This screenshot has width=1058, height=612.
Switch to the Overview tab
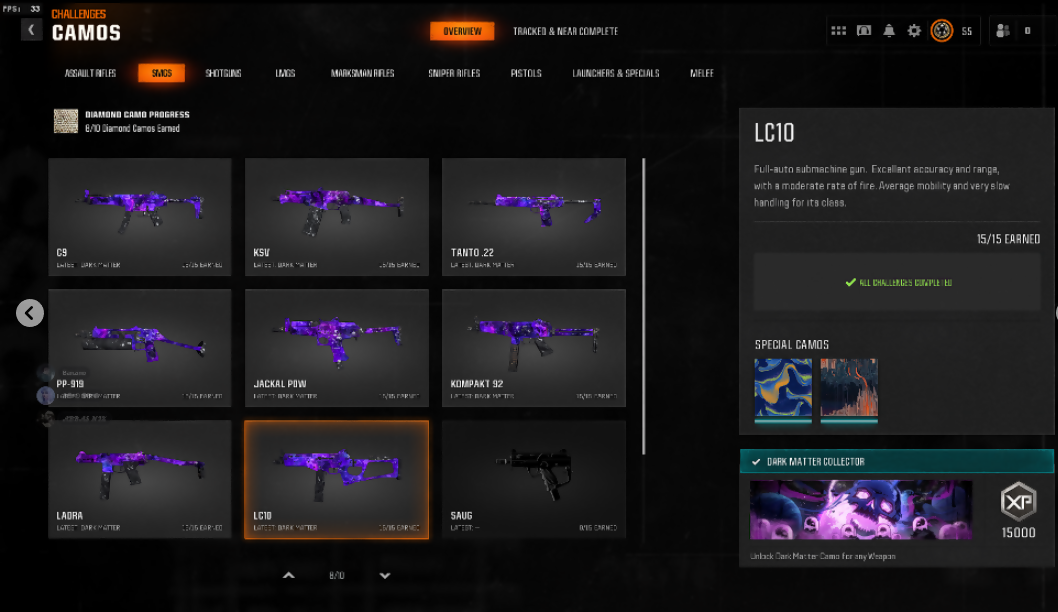click(x=462, y=31)
